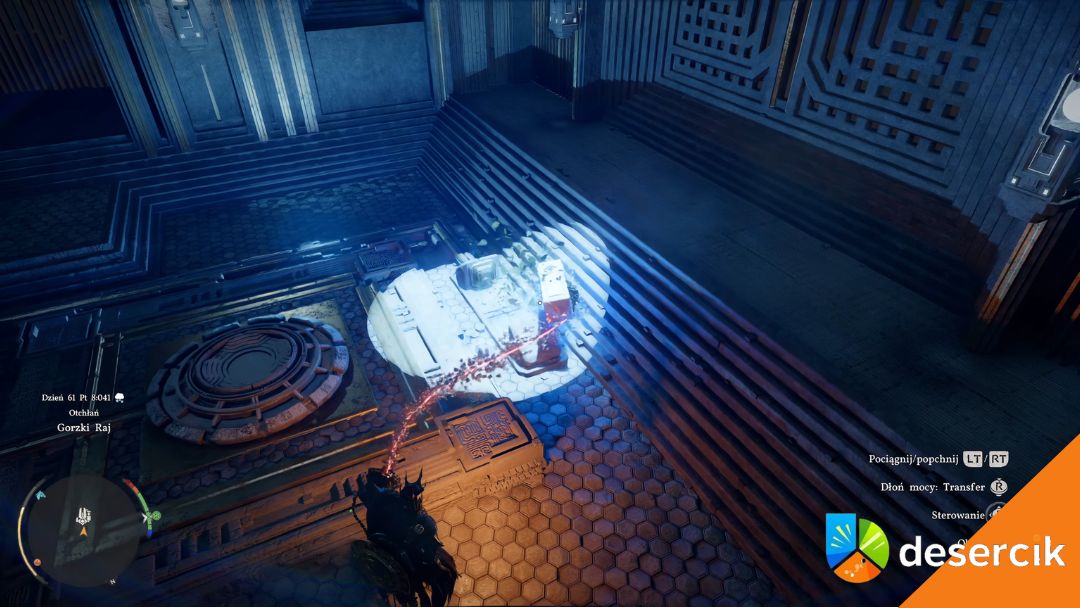
Task: Click the weather cloud icon beside the time
Action: 118,397
